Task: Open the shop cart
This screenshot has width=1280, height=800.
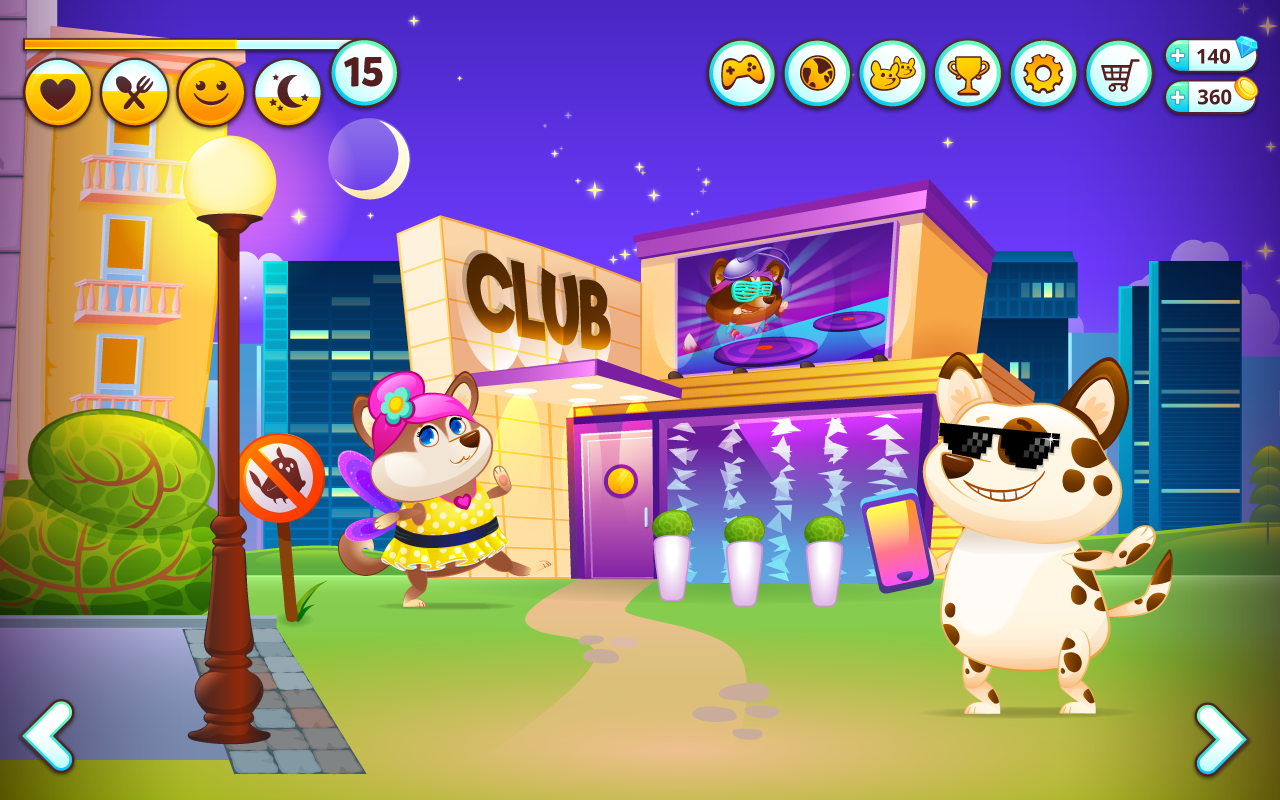Action: [x=1117, y=72]
